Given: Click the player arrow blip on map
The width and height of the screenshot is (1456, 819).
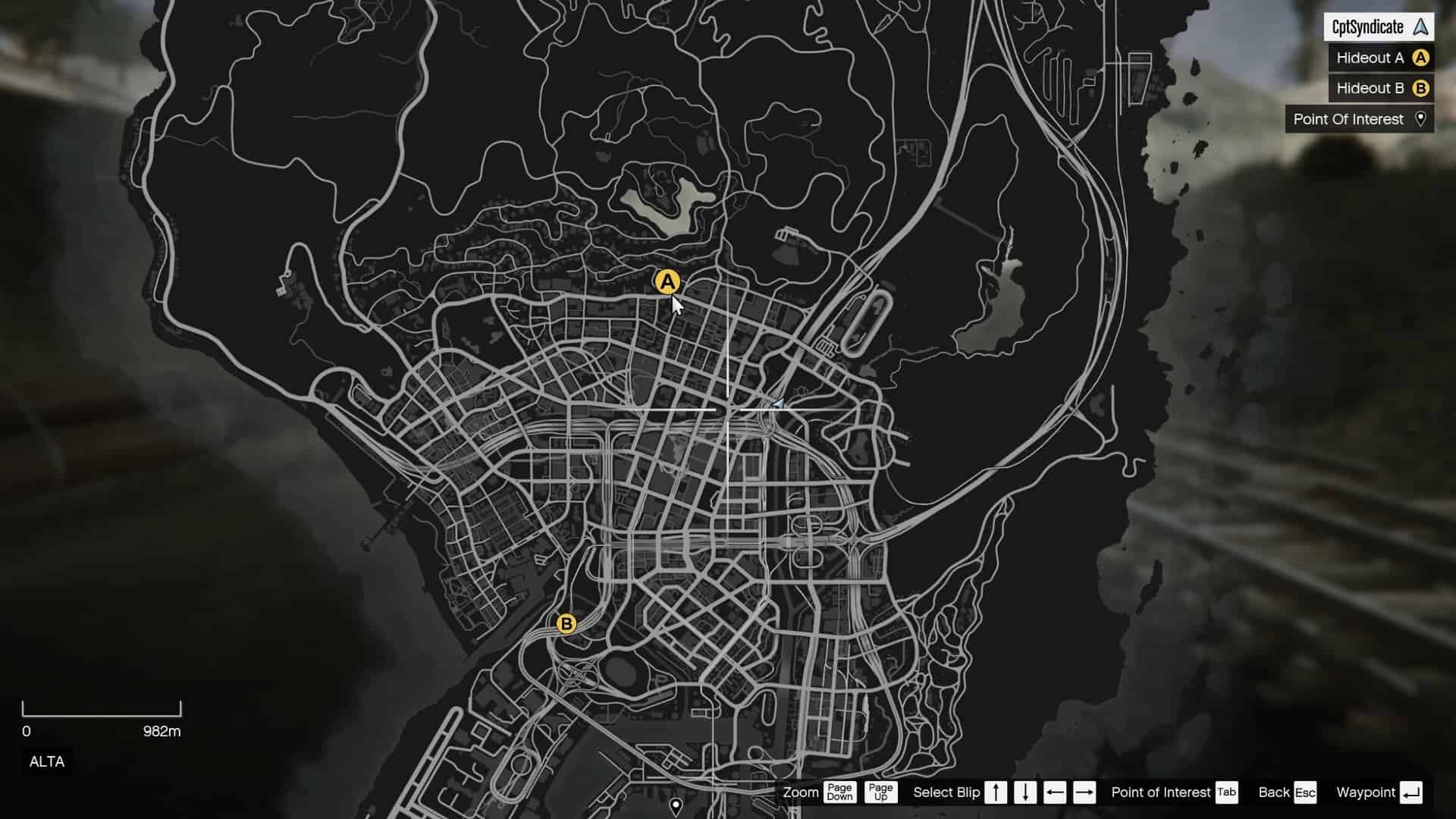Looking at the screenshot, I should (777, 403).
